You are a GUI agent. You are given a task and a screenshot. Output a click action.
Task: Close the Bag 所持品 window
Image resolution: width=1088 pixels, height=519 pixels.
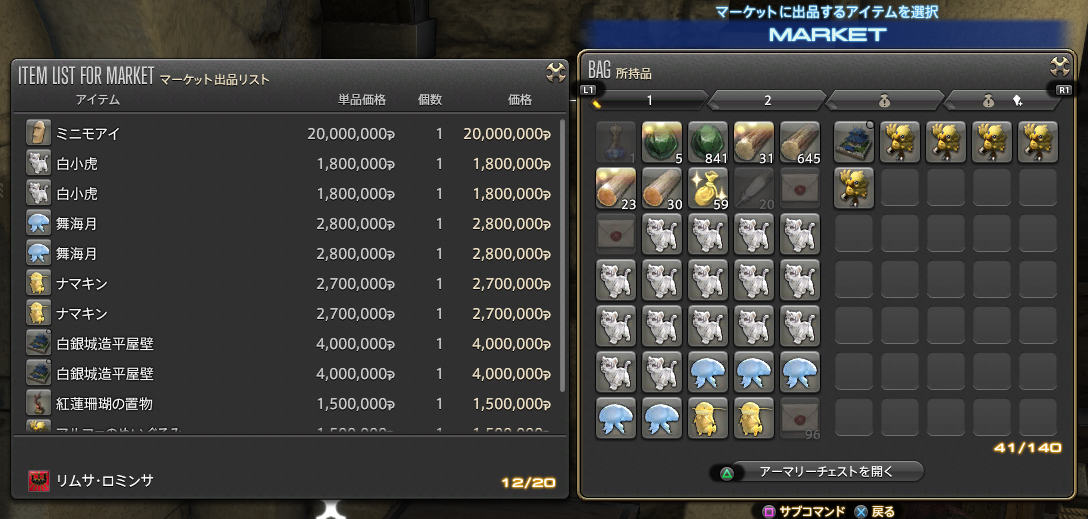[x=1060, y=69]
